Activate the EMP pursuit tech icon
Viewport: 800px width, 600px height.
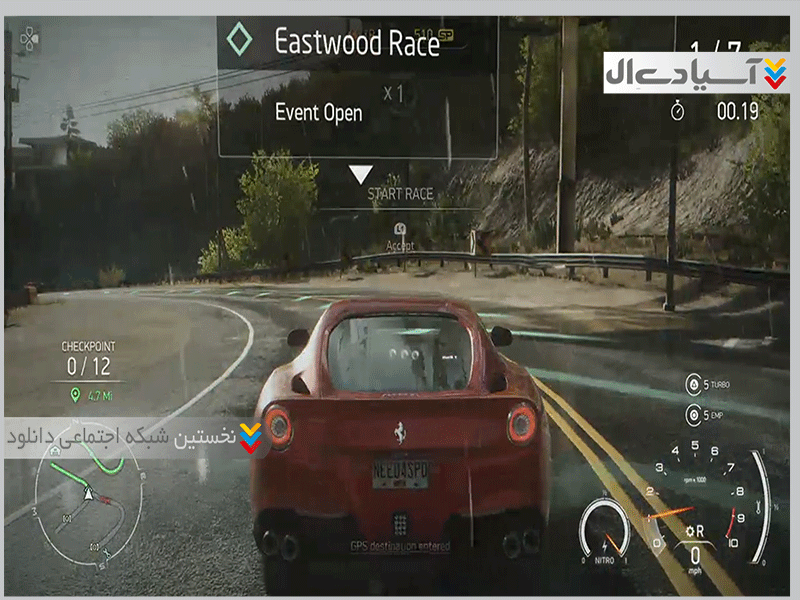(x=692, y=414)
